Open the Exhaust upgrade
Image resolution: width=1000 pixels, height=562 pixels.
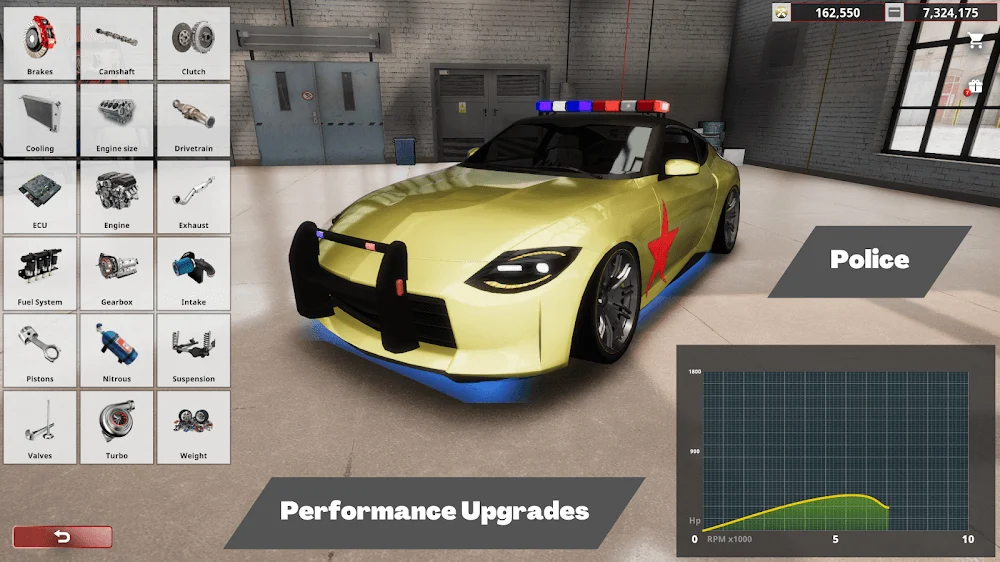[x=193, y=197]
